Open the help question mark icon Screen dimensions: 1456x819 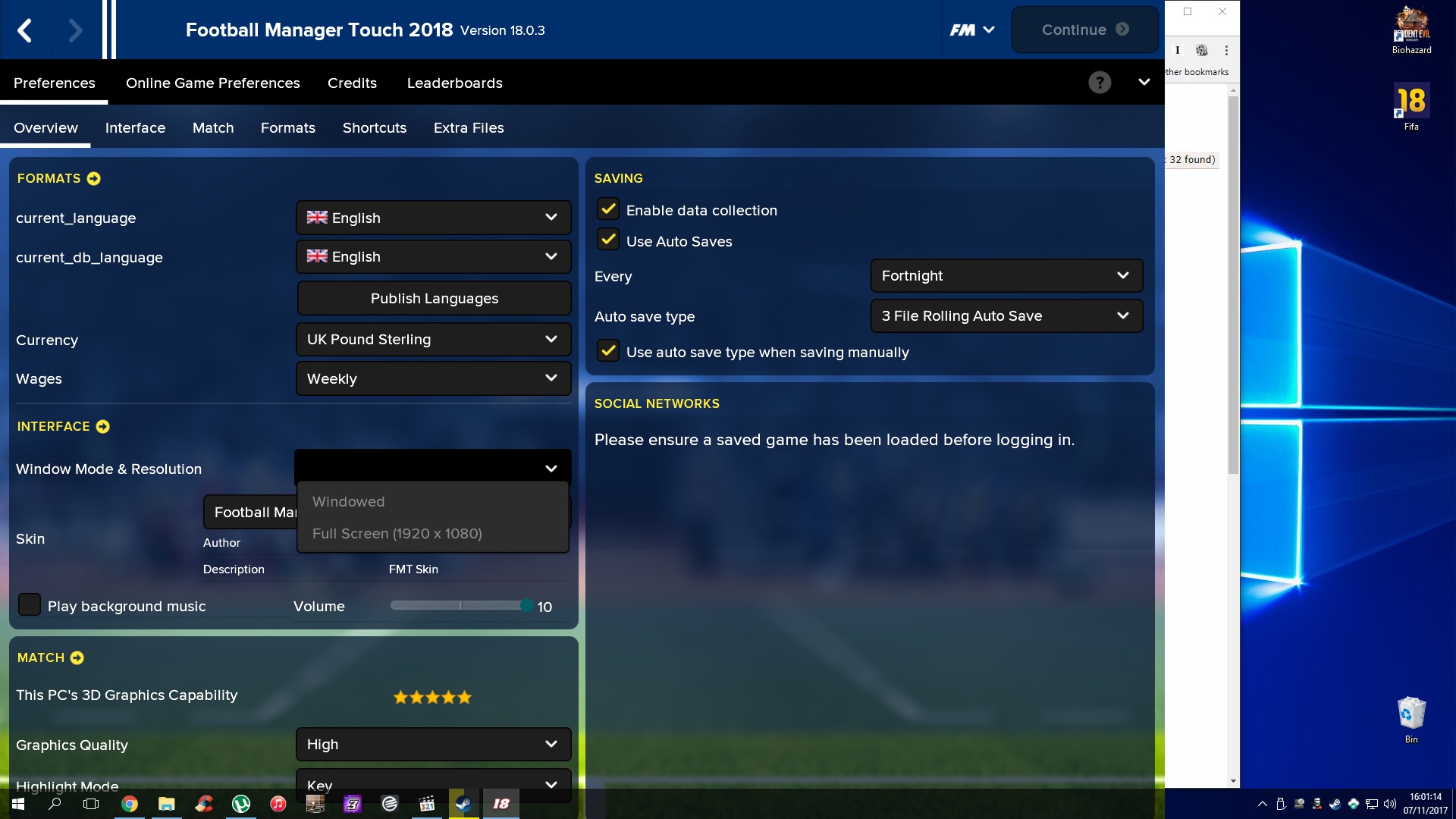coord(1100,82)
